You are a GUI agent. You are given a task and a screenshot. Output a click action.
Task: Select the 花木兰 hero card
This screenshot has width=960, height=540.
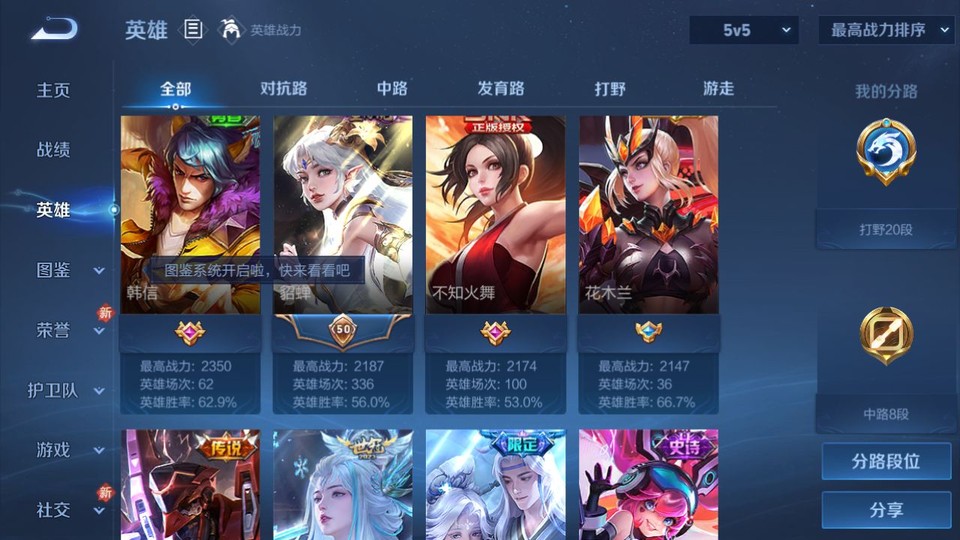648,215
